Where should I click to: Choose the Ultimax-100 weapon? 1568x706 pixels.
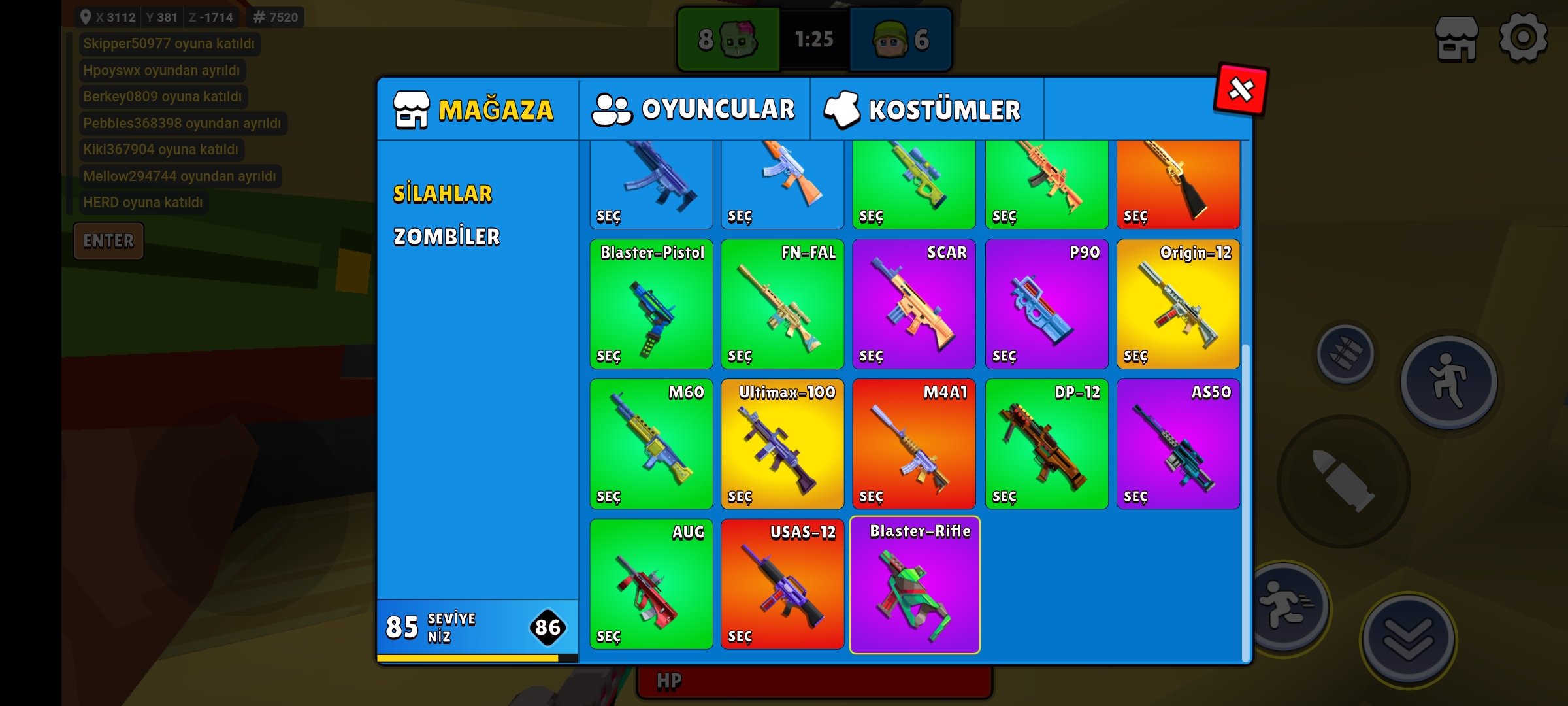[x=782, y=445]
